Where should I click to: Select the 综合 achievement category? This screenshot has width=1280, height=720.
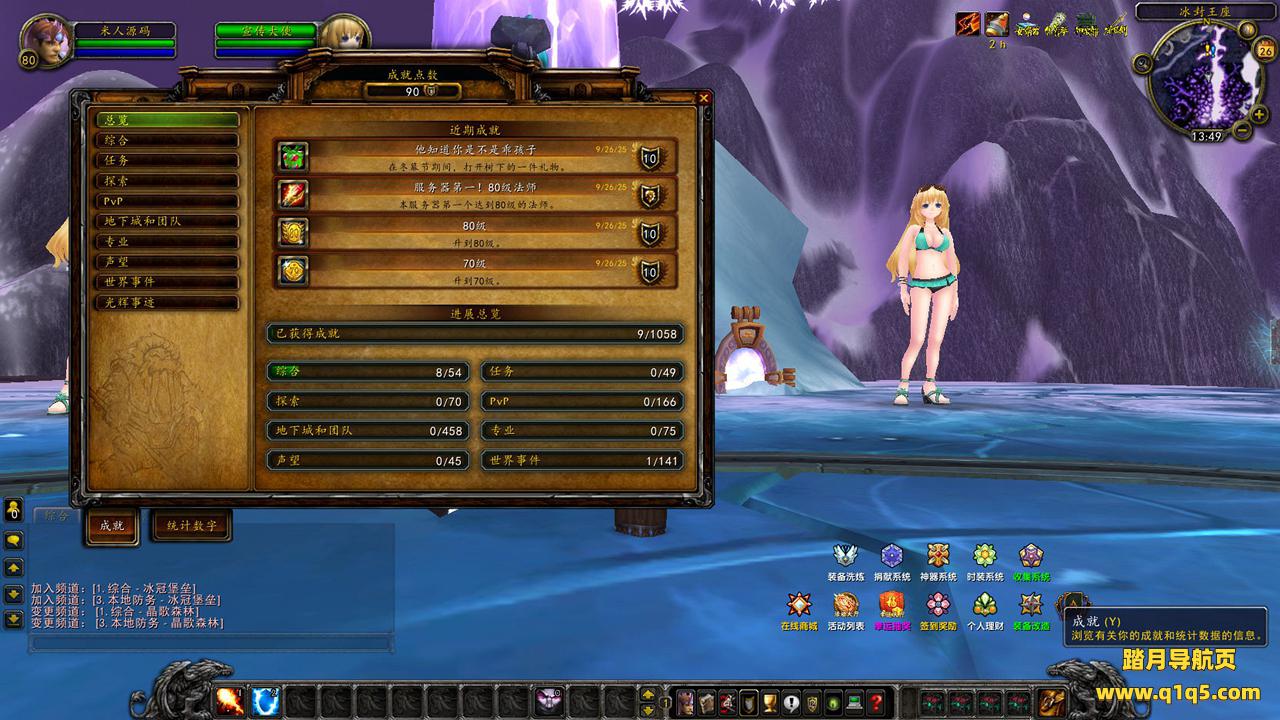pos(167,140)
